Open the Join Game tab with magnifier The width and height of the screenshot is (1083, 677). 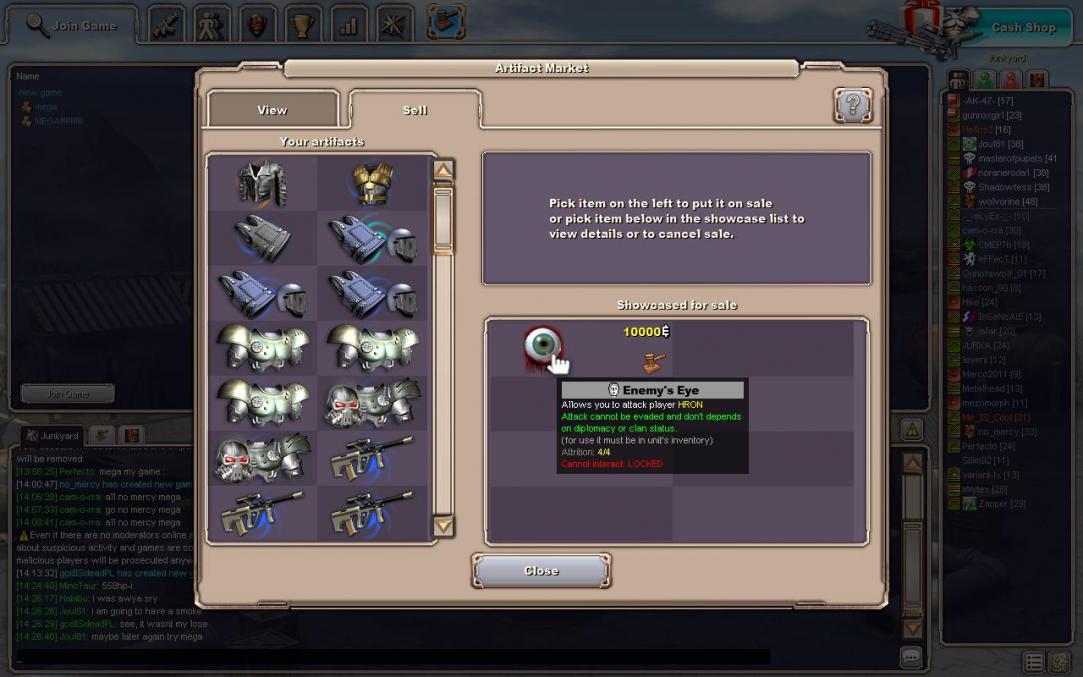pos(72,25)
